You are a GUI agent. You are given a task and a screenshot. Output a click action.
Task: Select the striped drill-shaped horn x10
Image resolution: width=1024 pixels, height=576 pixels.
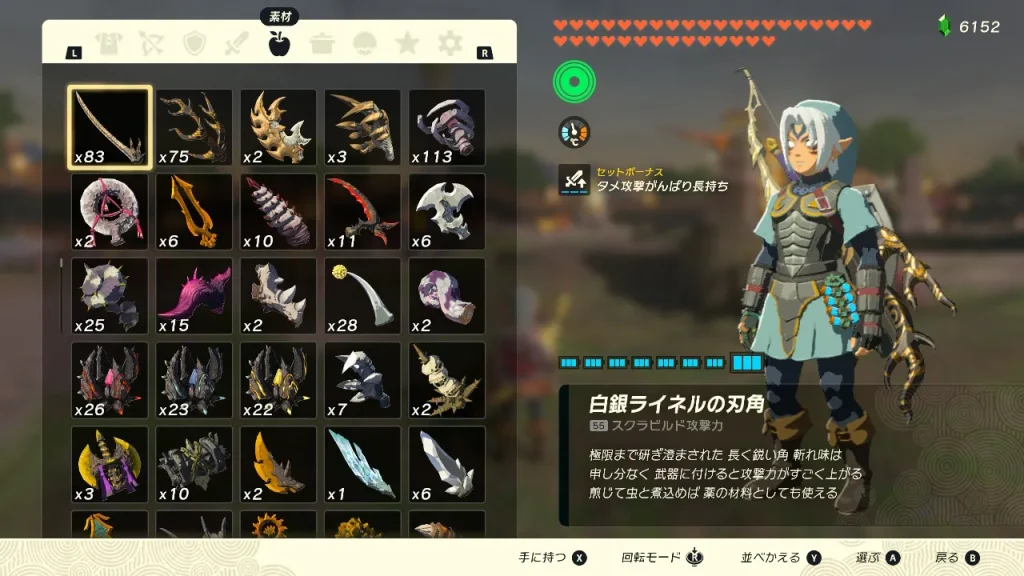coord(278,211)
